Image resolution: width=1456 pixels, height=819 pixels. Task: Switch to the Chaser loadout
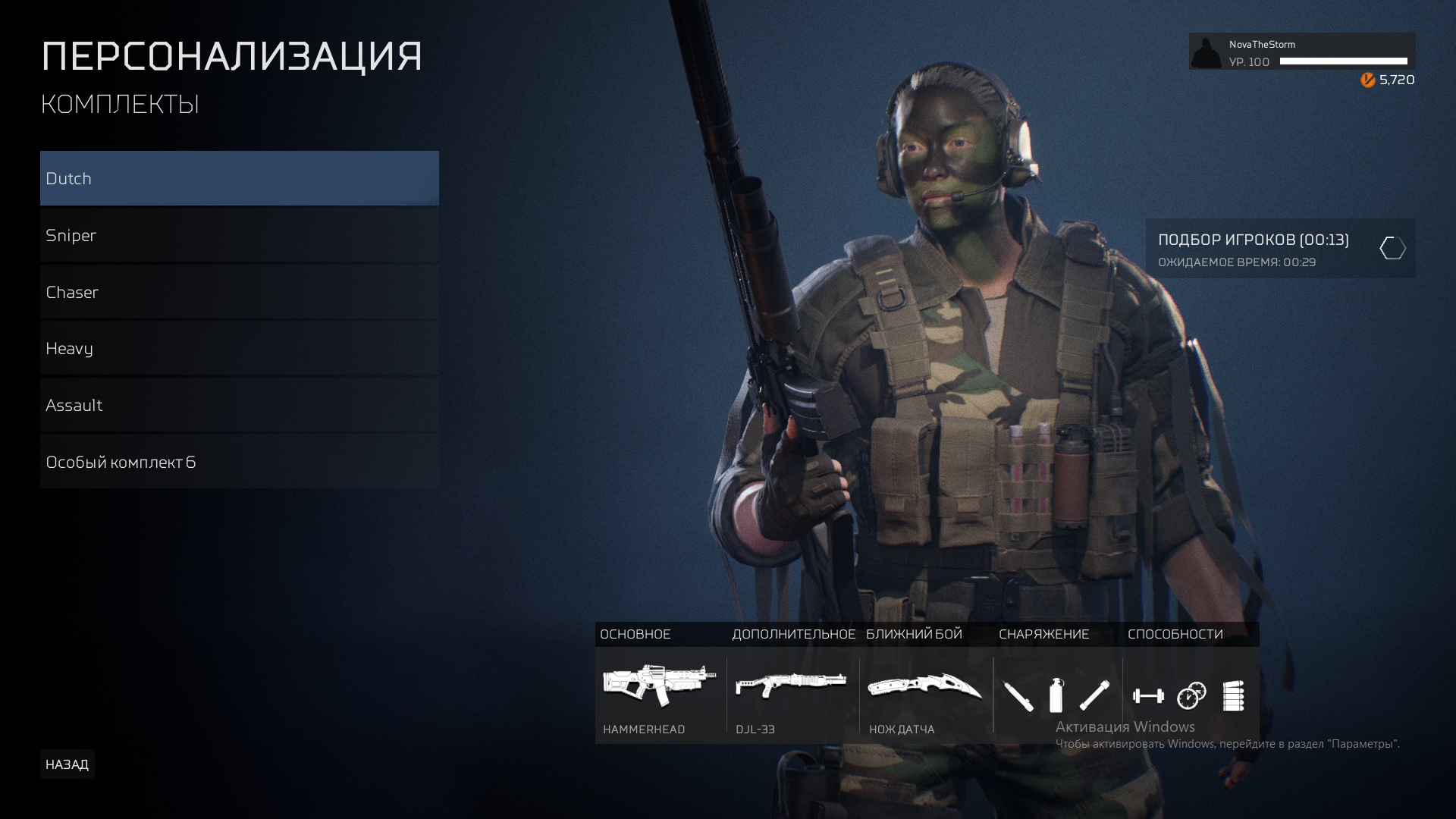coord(239,292)
